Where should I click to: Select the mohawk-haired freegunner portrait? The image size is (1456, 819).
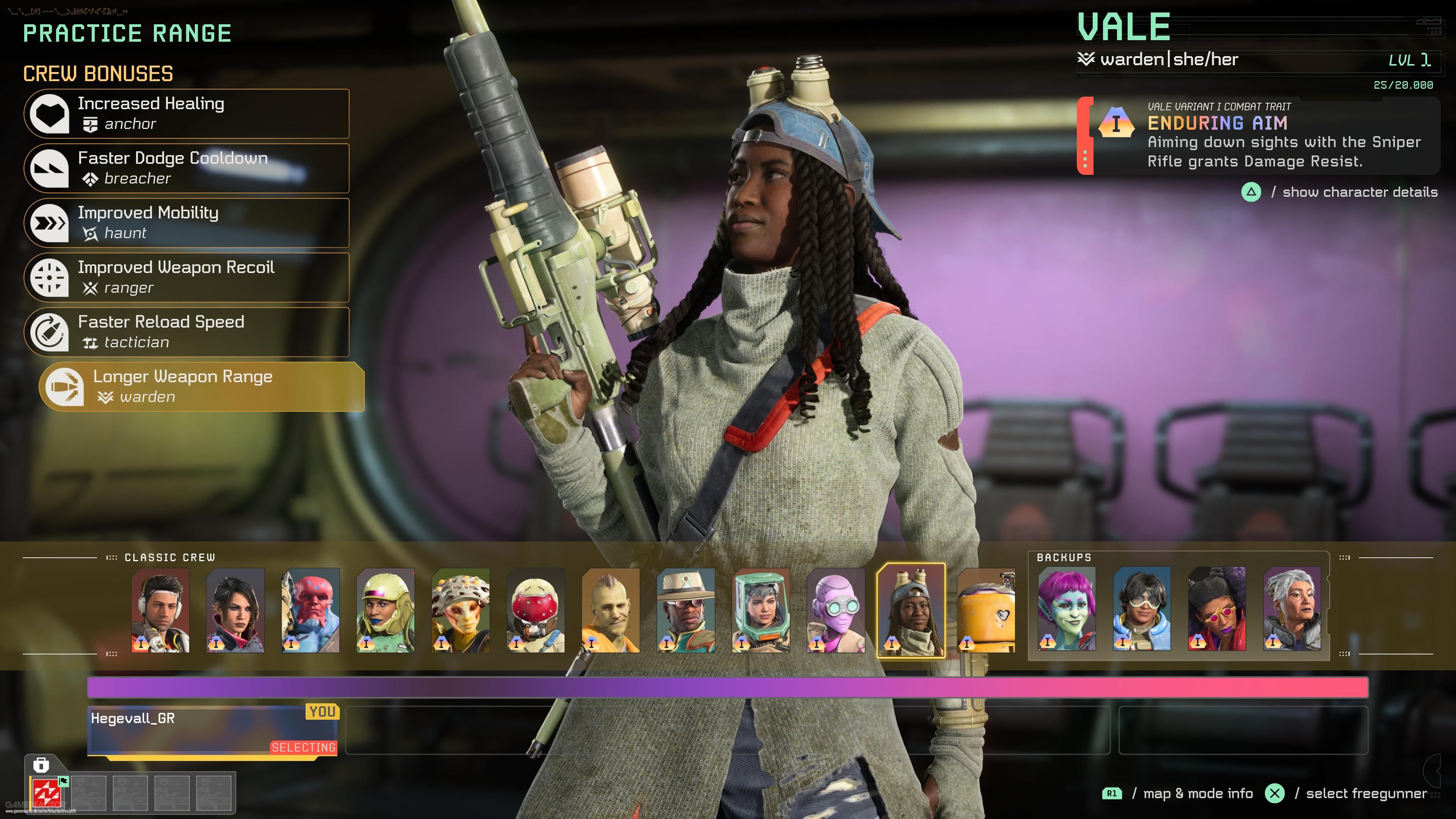(611, 610)
